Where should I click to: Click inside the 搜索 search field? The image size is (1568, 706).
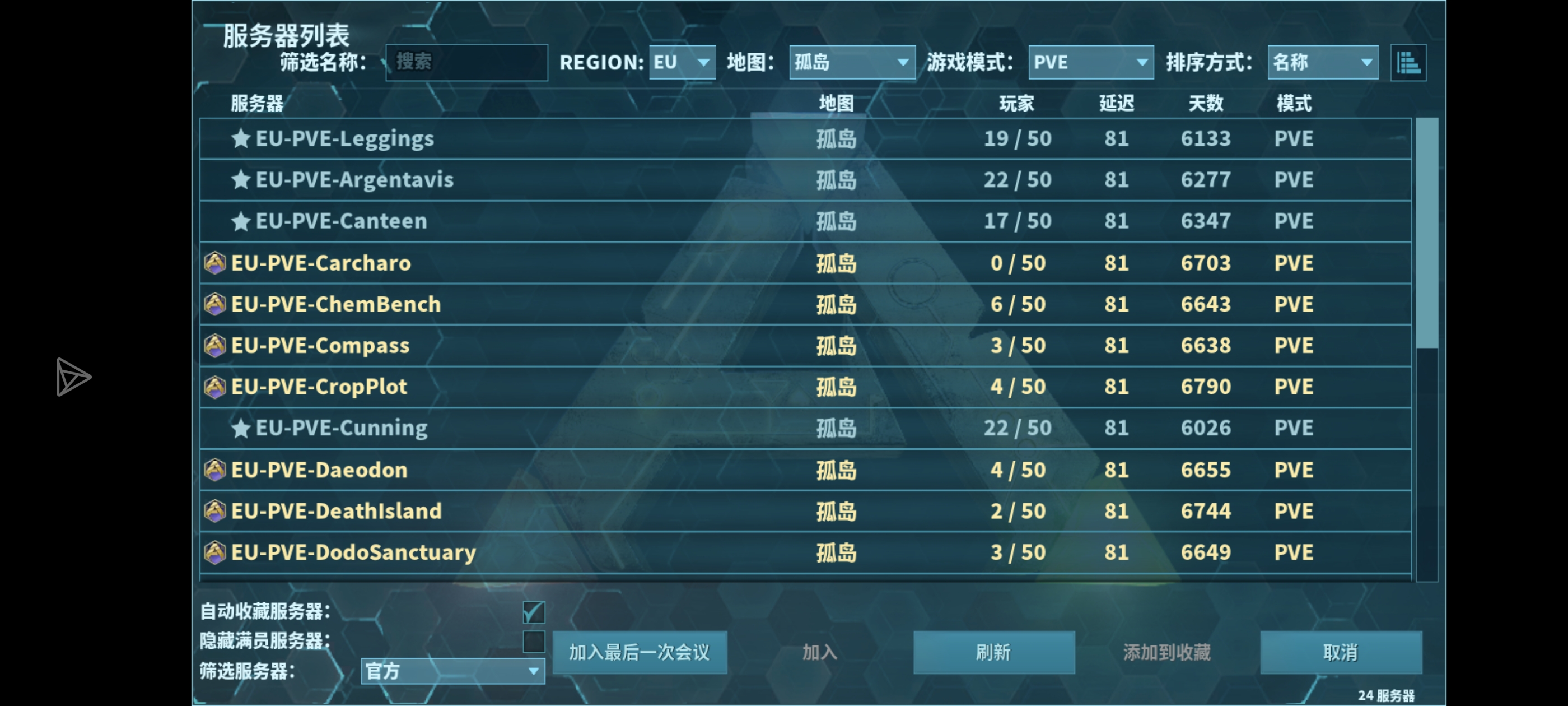pos(466,62)
